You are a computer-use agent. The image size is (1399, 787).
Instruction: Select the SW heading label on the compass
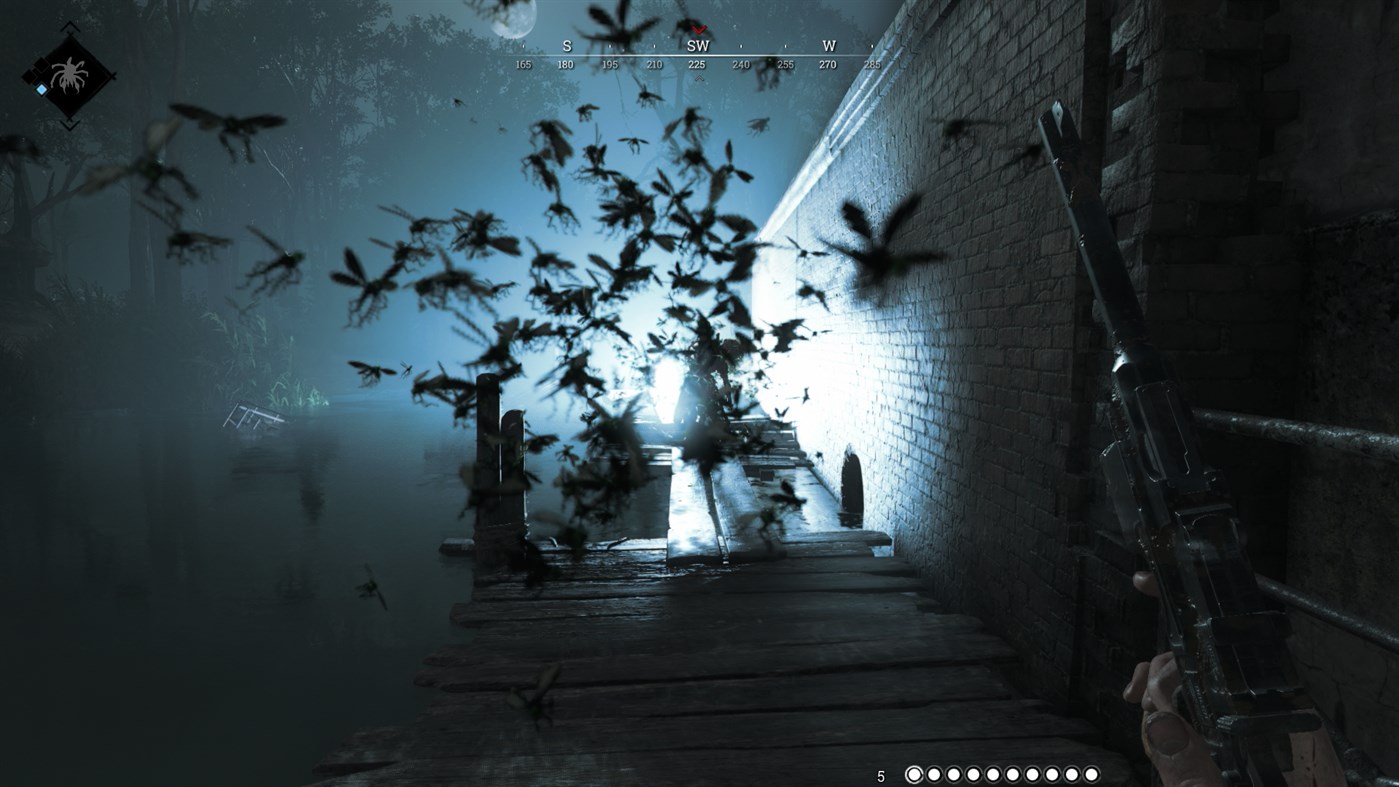tap(698, 45)
